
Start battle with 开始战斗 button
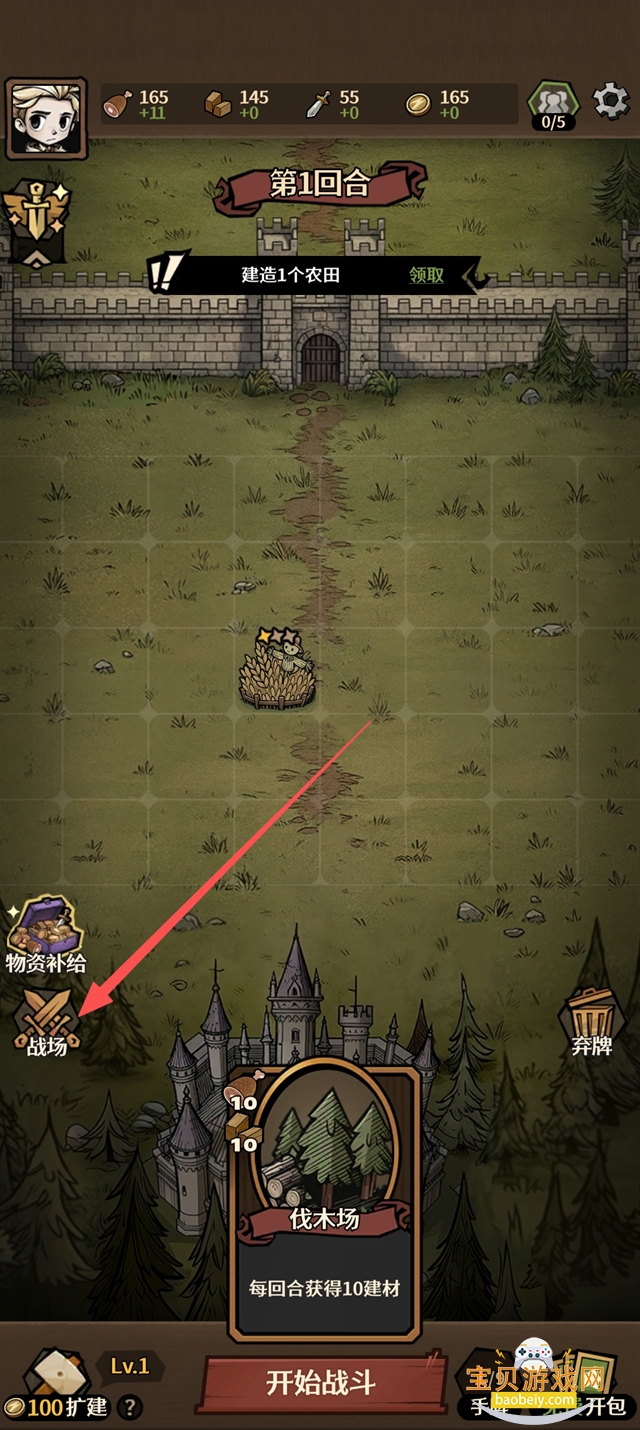(x=322, y=1383)
